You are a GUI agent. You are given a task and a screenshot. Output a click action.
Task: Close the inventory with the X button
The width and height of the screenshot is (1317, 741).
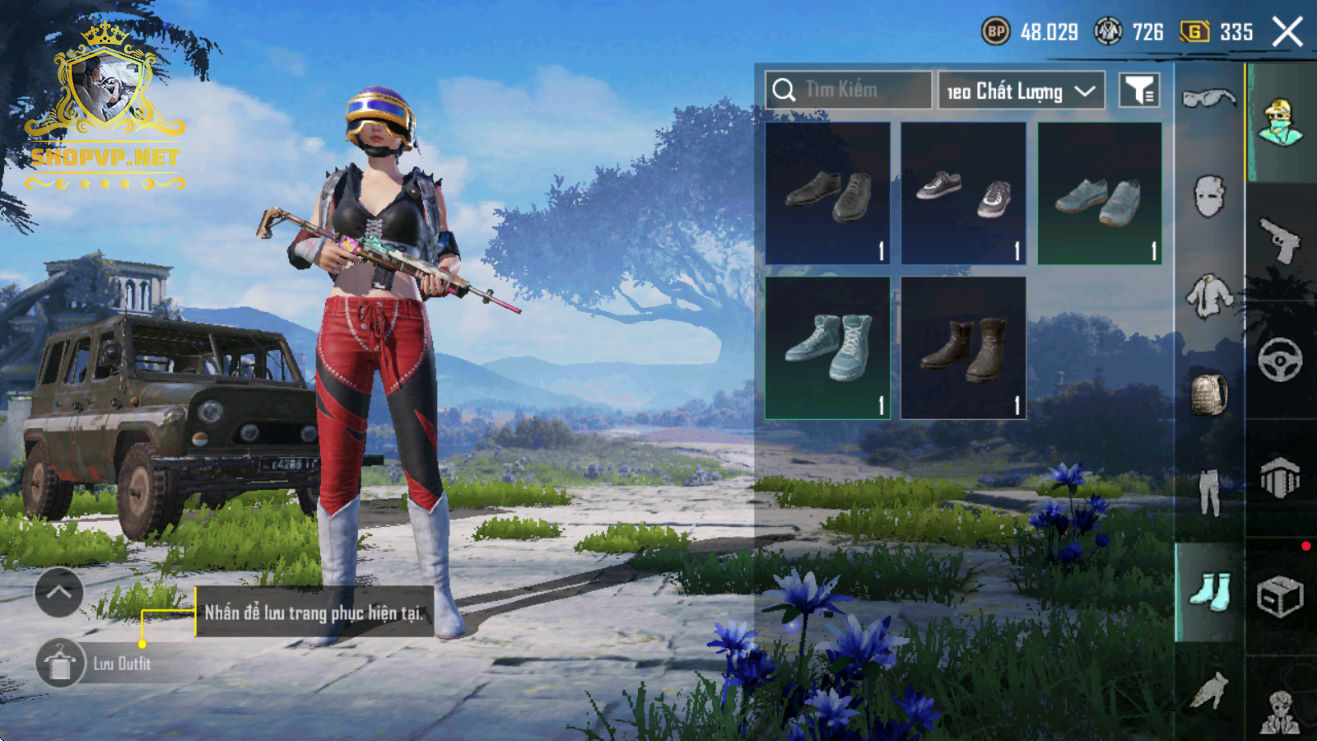(1287, 32)
